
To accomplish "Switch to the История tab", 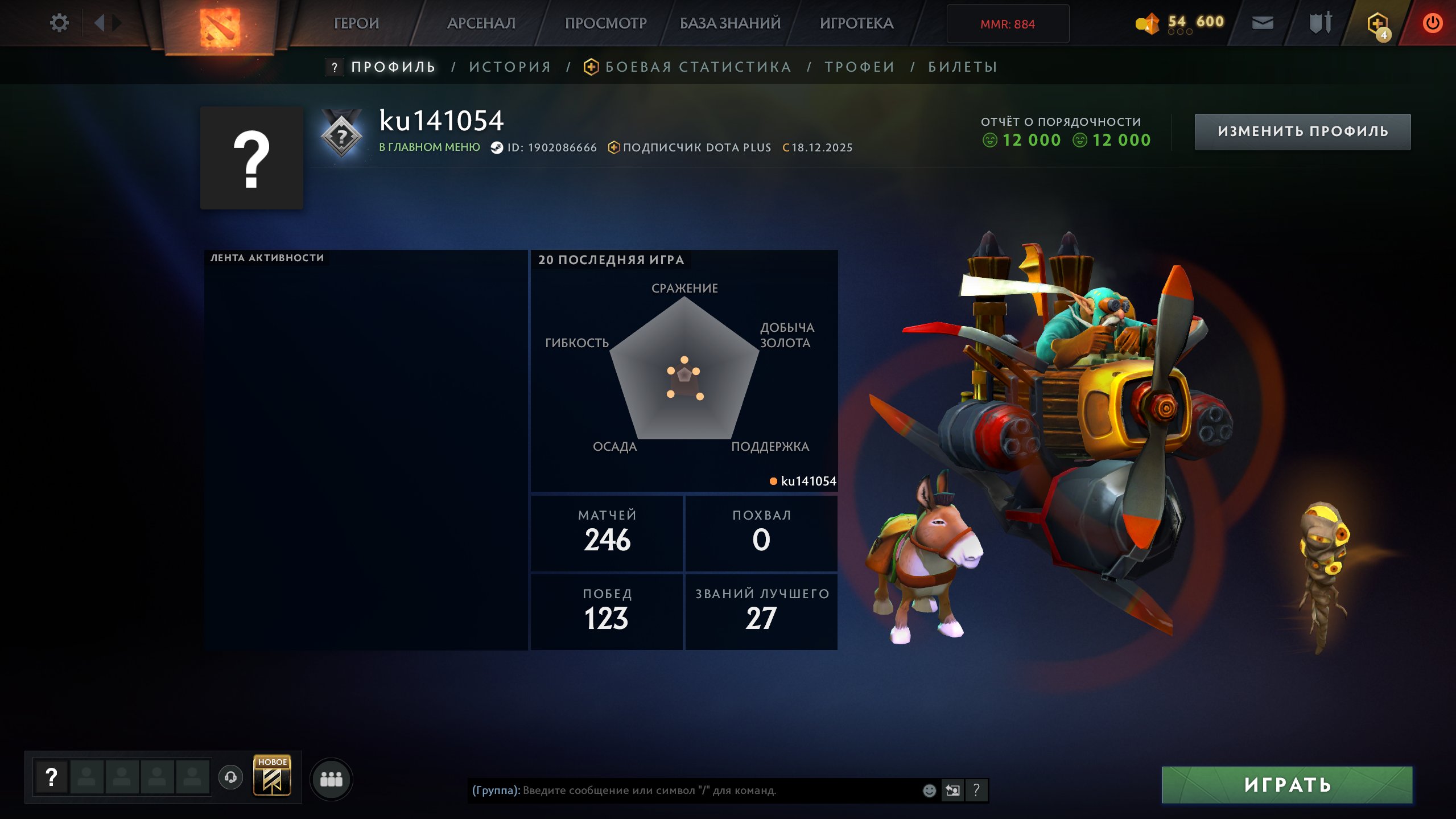I will pyautogui.click(x=509, y=67).
